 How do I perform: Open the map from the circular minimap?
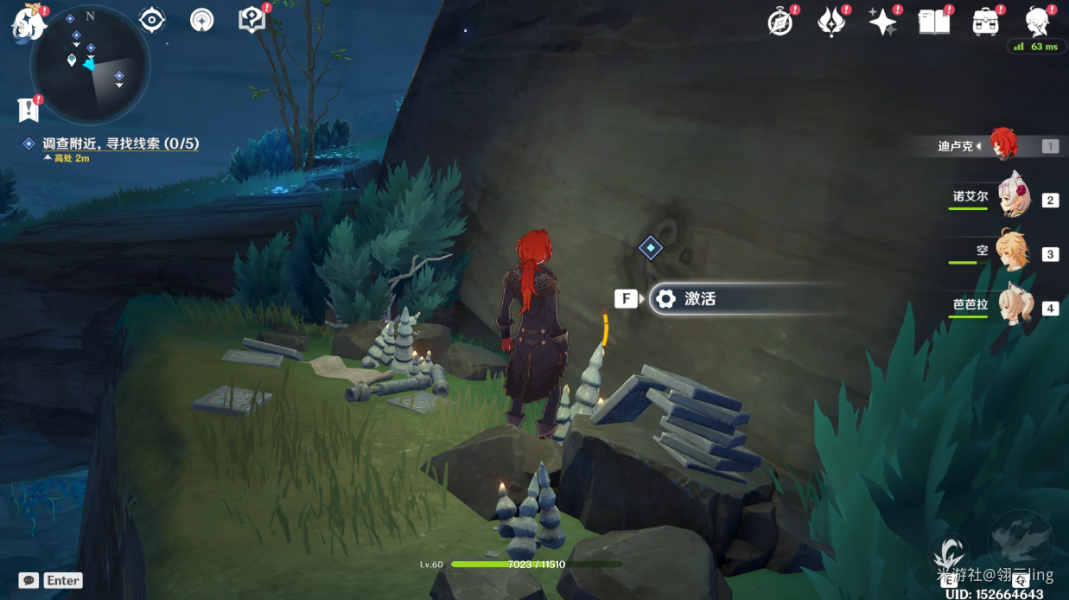tap(90, 64)
